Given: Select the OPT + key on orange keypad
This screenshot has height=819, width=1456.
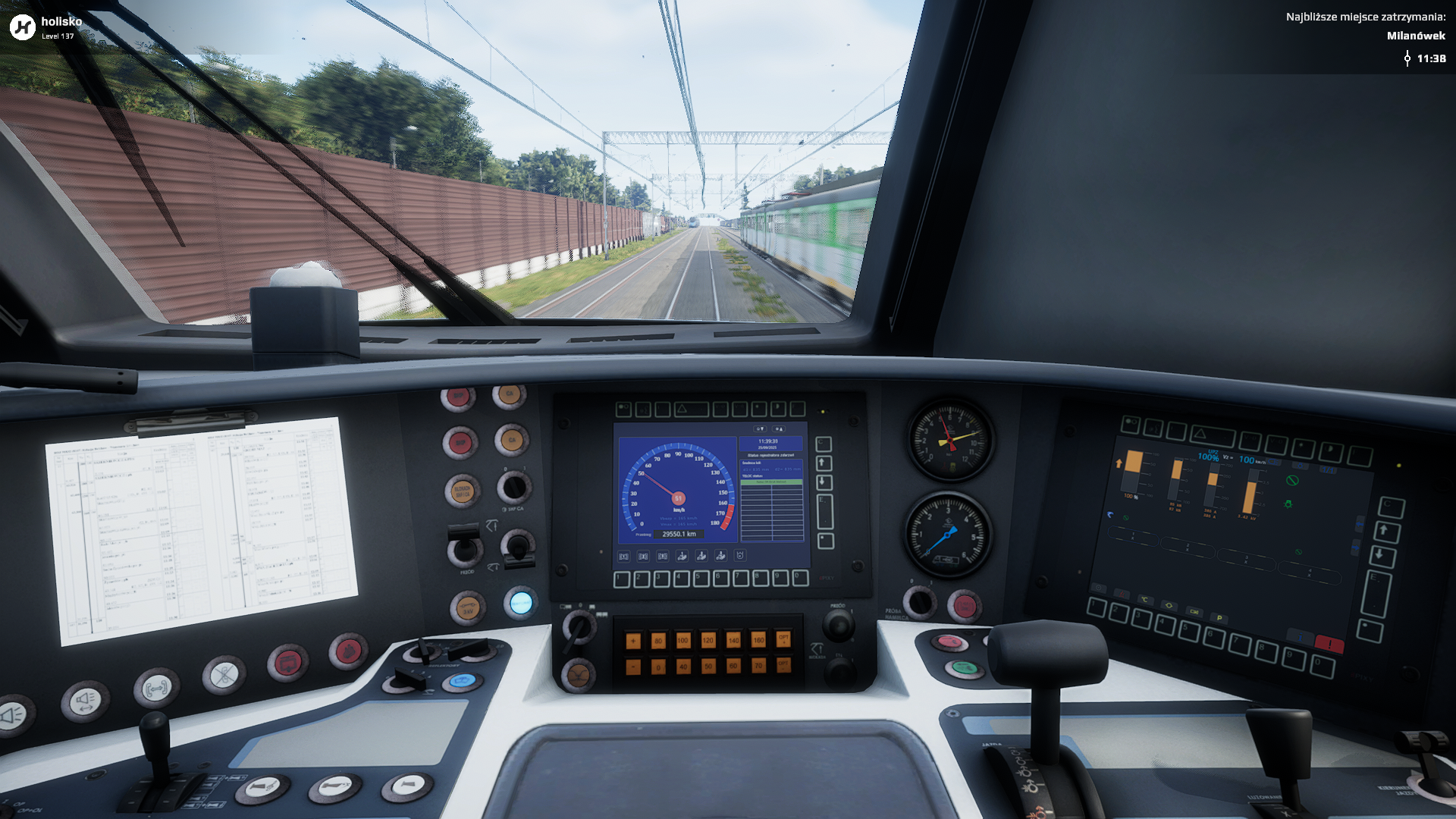Looking at the screenshot, I should point(783,639).
